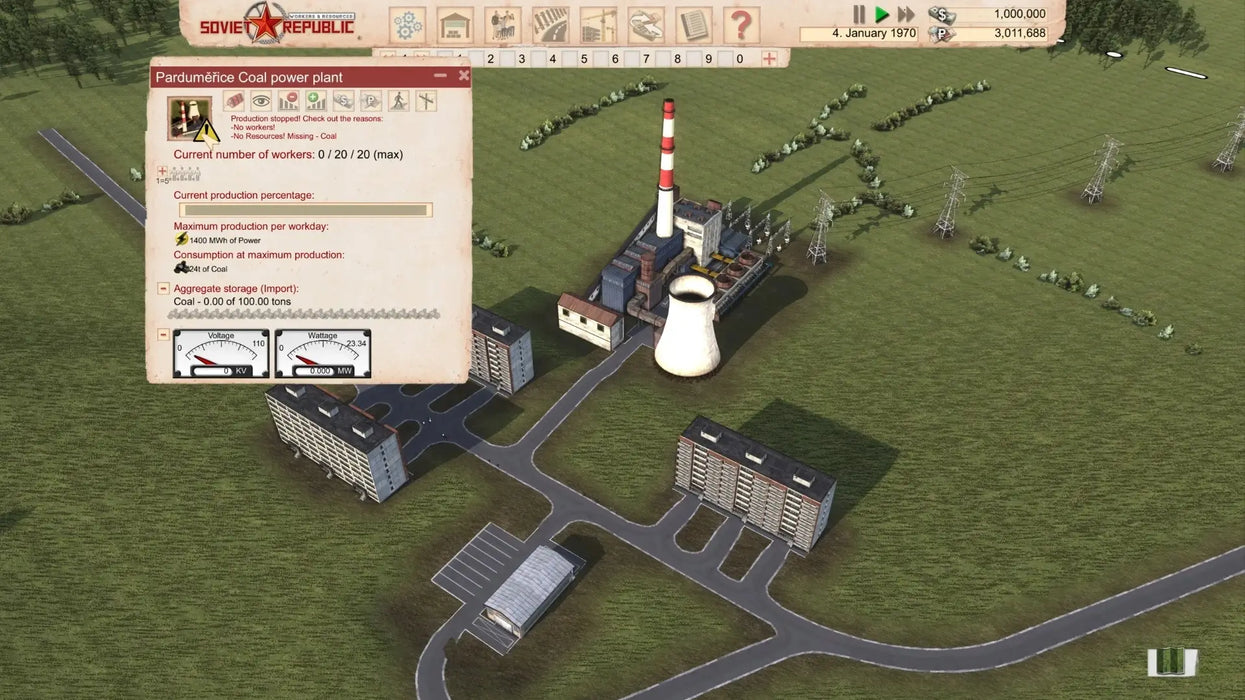1245x700 pixels.
Task: Increase production with the green plus chart icon
Action: 316,101
